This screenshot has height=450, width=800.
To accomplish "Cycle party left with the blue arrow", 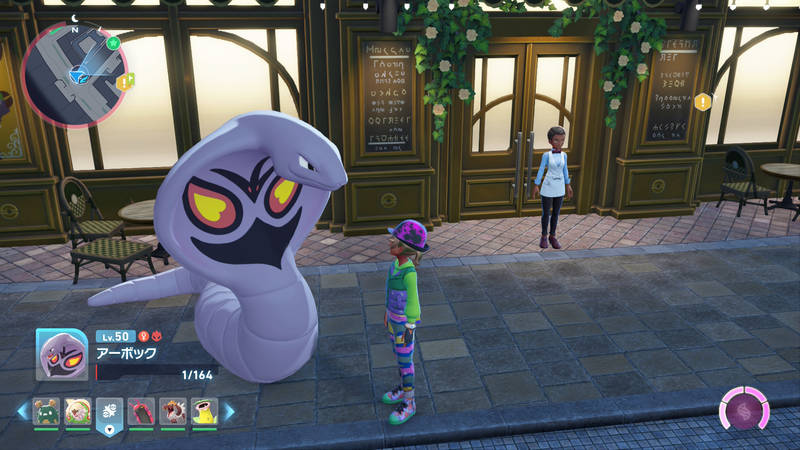I will [21, 410].
